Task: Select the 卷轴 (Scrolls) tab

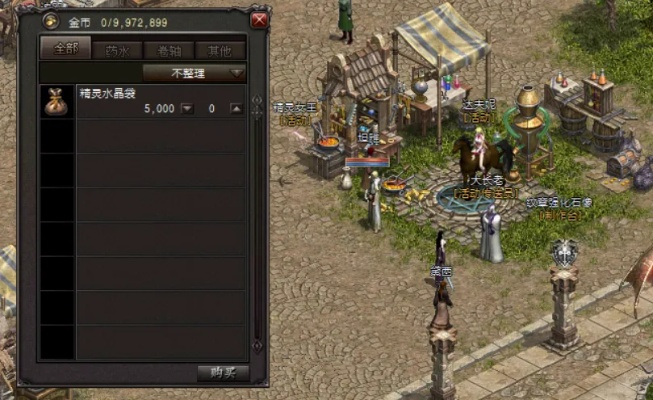Action: coord(169,50)
